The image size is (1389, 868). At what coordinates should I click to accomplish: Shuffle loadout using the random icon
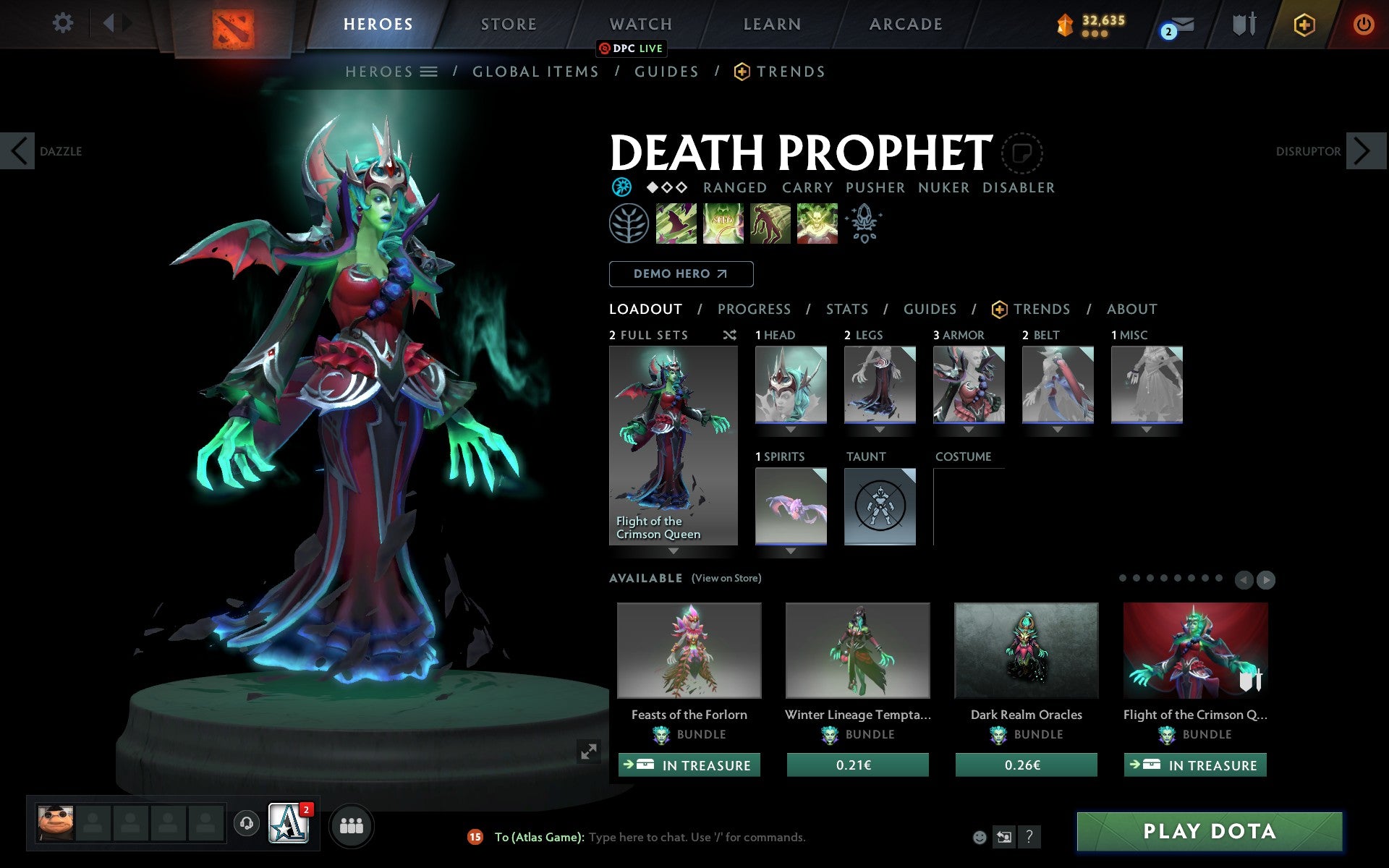[x=729, y=335]
